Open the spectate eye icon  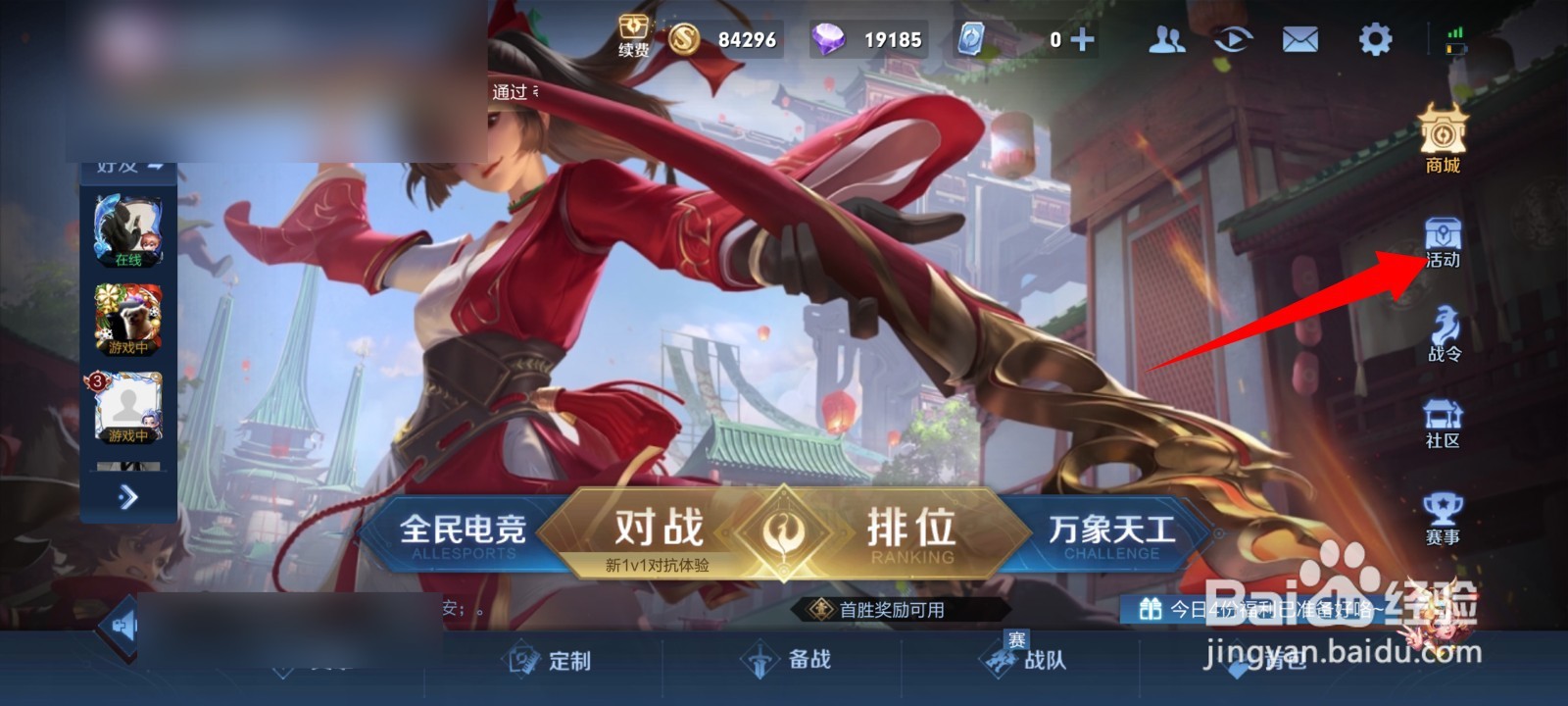[1233, 39]
